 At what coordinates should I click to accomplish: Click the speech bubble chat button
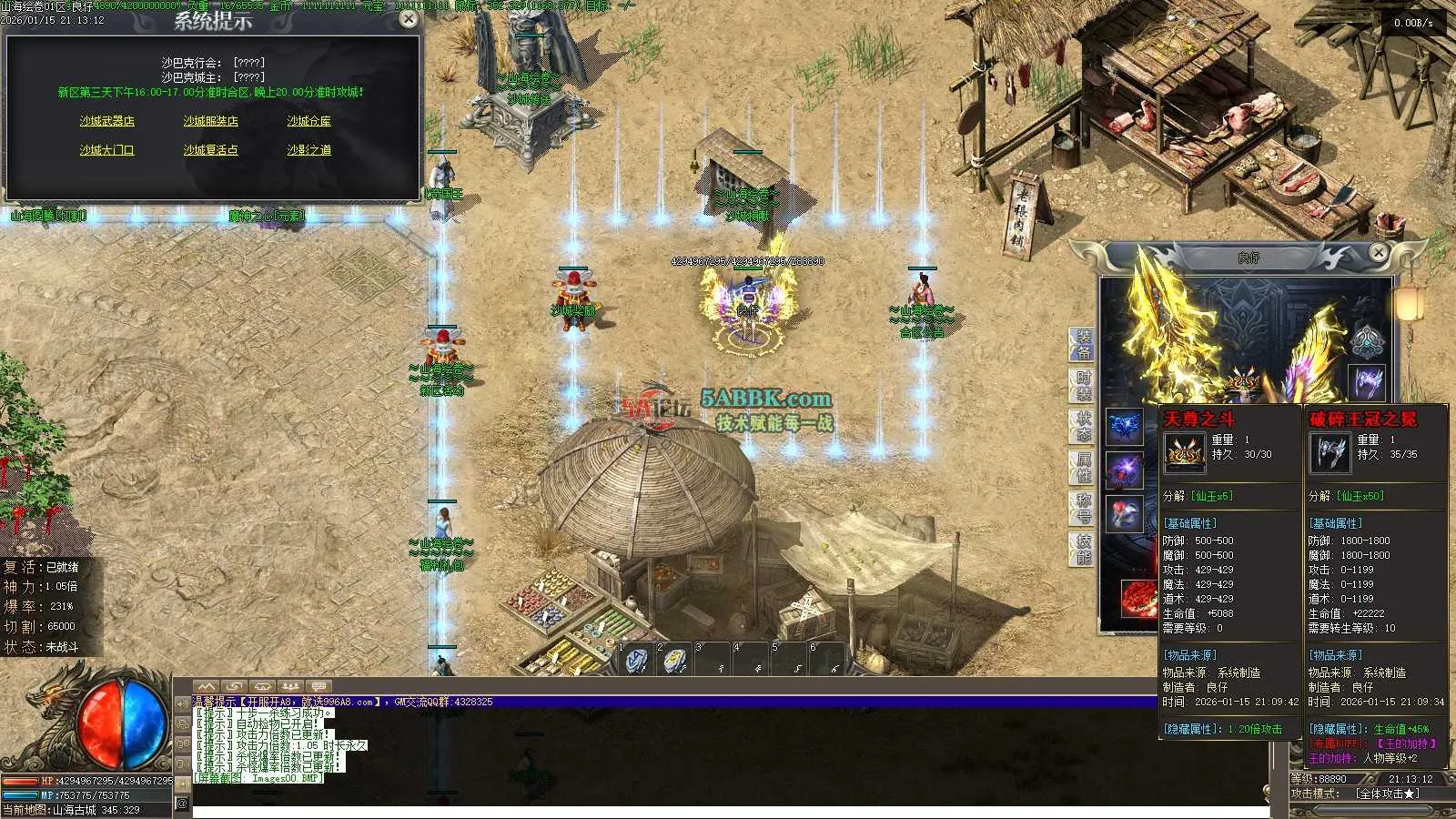[318, 687]
